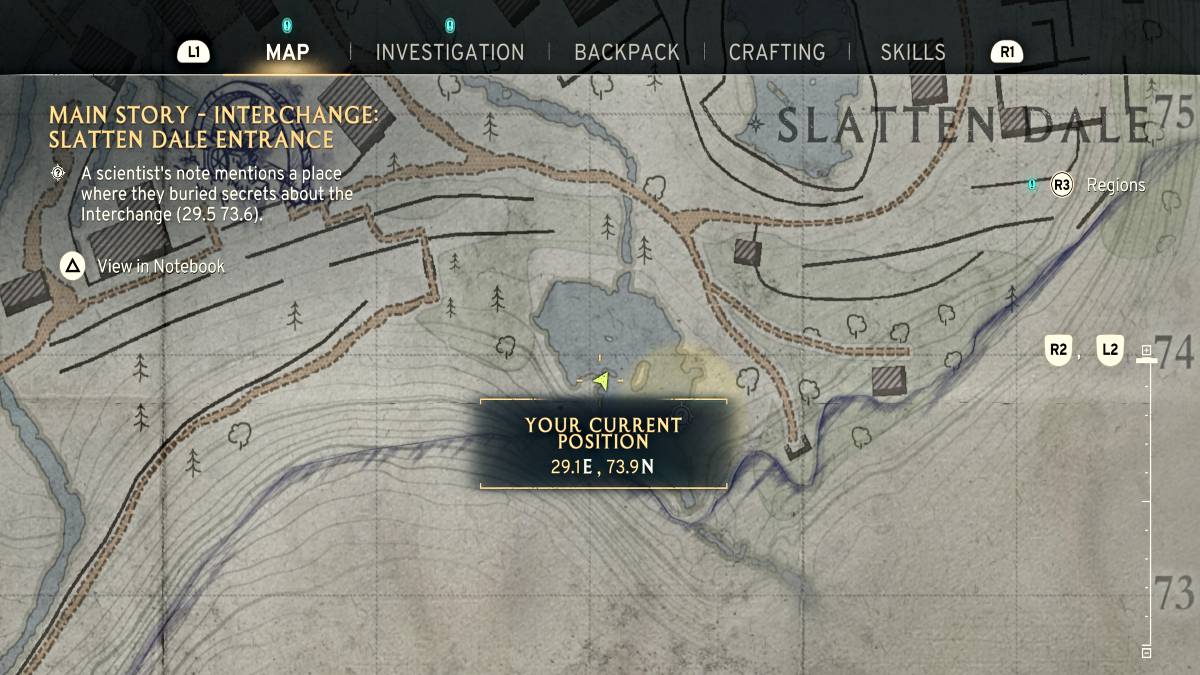
Task: Select the Slatten Dale Entrance quest objective
Action: point(213,128)
